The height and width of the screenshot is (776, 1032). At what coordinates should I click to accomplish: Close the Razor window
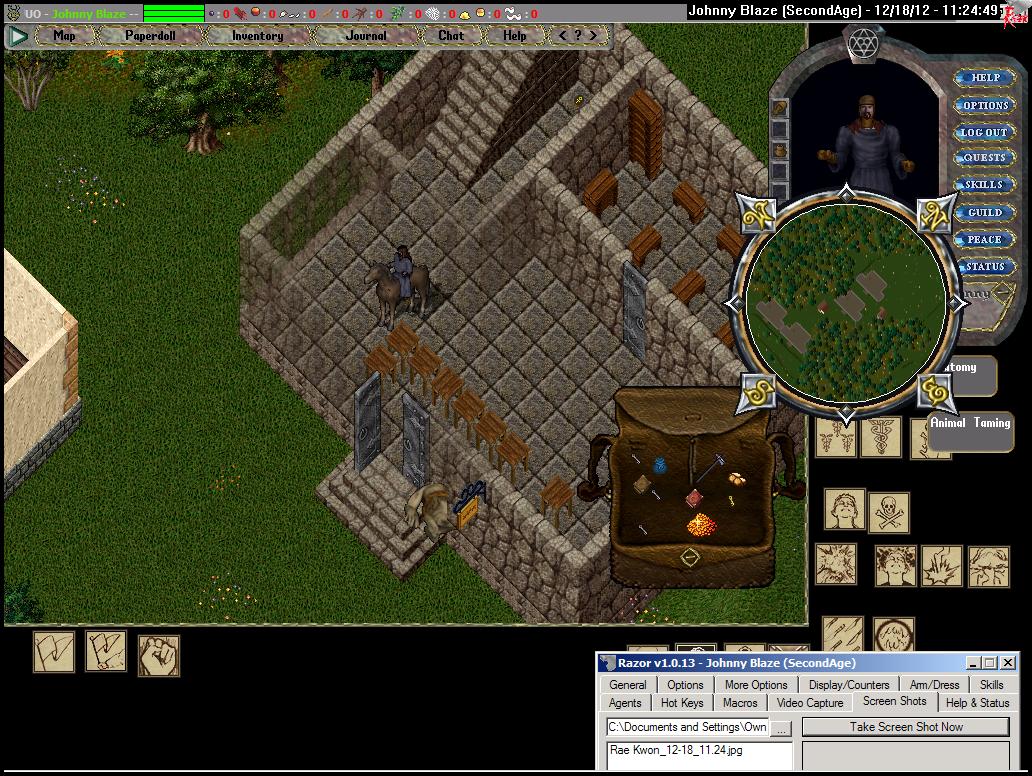(1007, 663)
